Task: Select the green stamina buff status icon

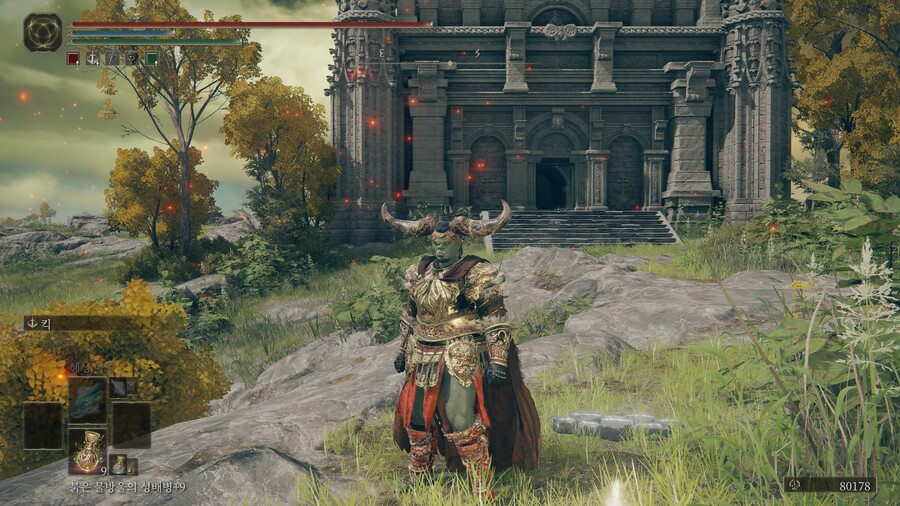Action: (x=152, y=58)
